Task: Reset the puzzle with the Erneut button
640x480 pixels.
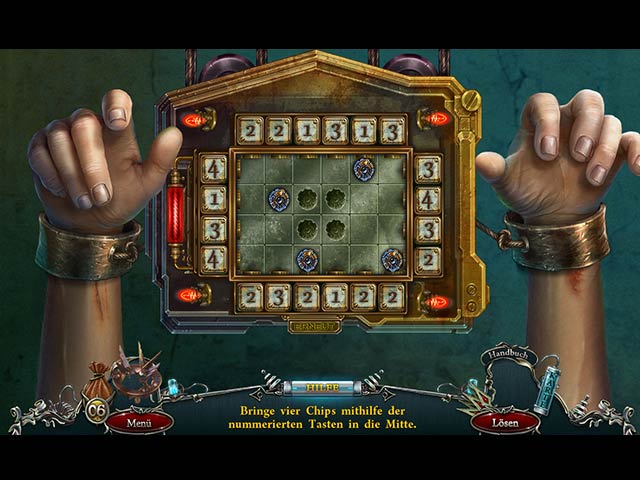Action: point(314,326)
